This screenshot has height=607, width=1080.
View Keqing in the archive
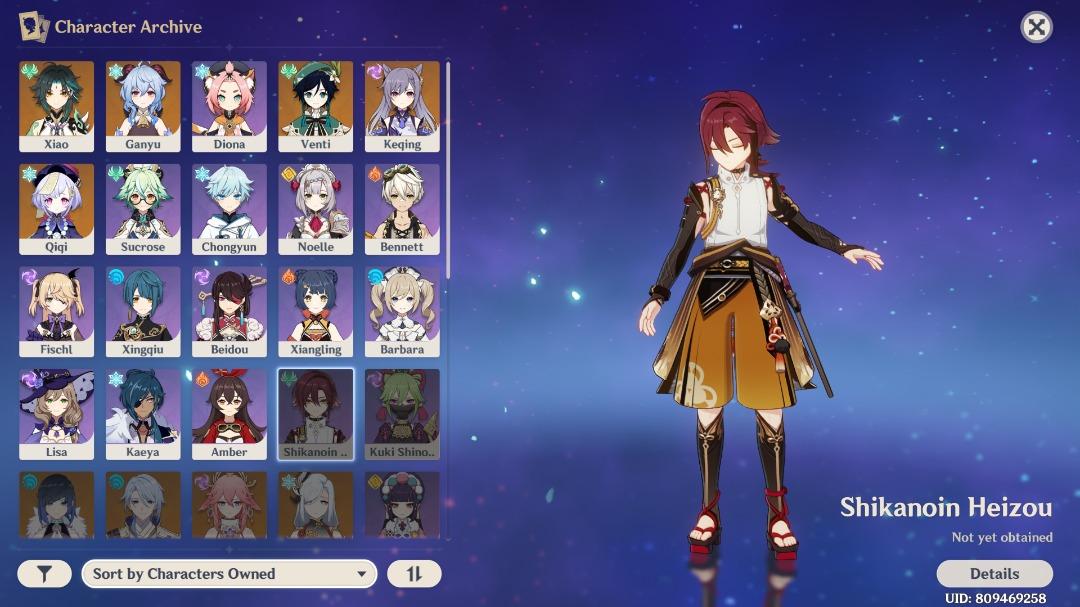coord(402,106)
